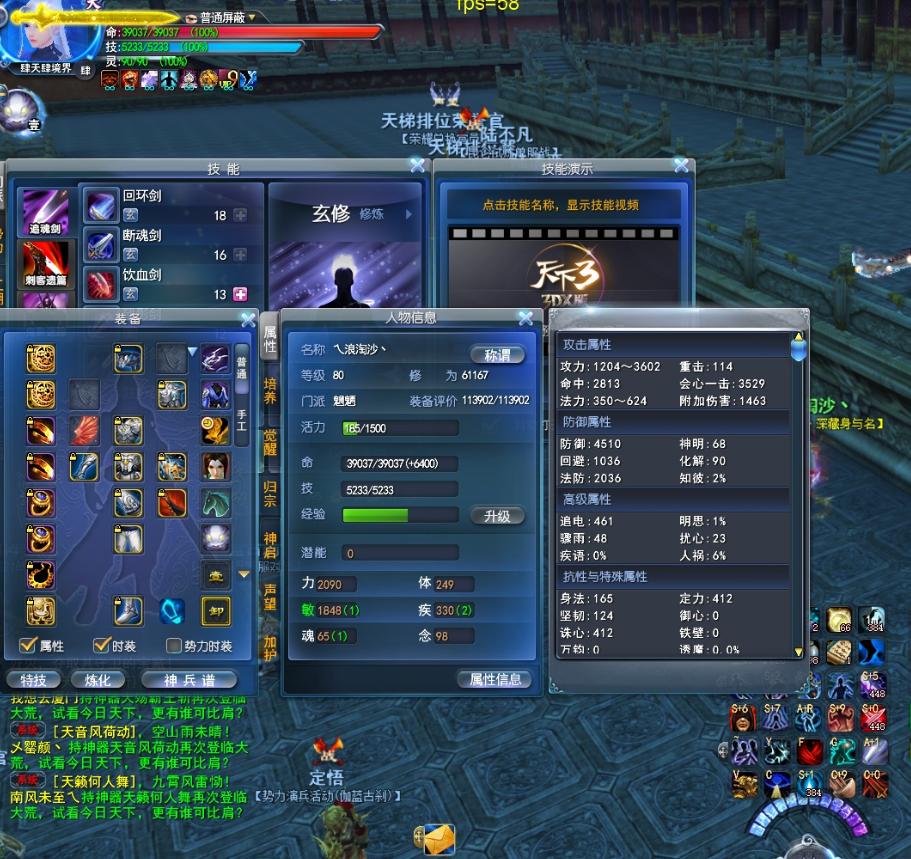Screen dimensions: 911x859
Task: Add a point to 饮血剑 skill
Action: [240, 294]
